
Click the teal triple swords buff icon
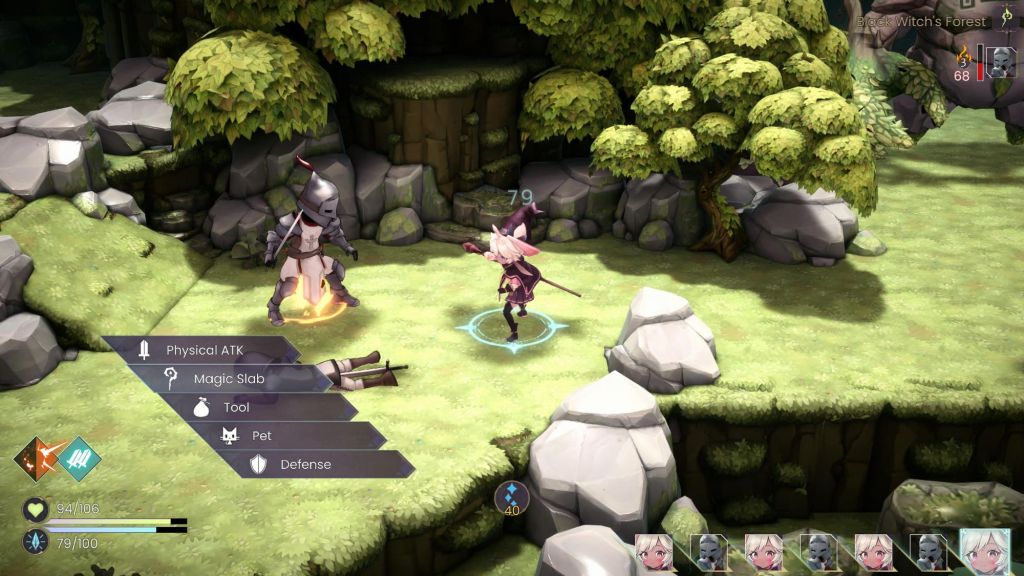(78, 459)
